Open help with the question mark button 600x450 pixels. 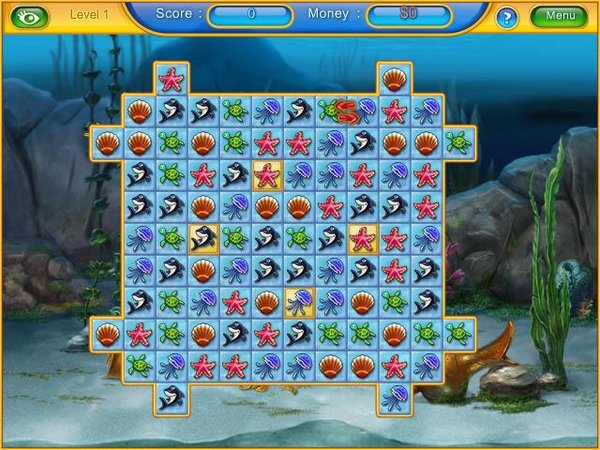507,17
